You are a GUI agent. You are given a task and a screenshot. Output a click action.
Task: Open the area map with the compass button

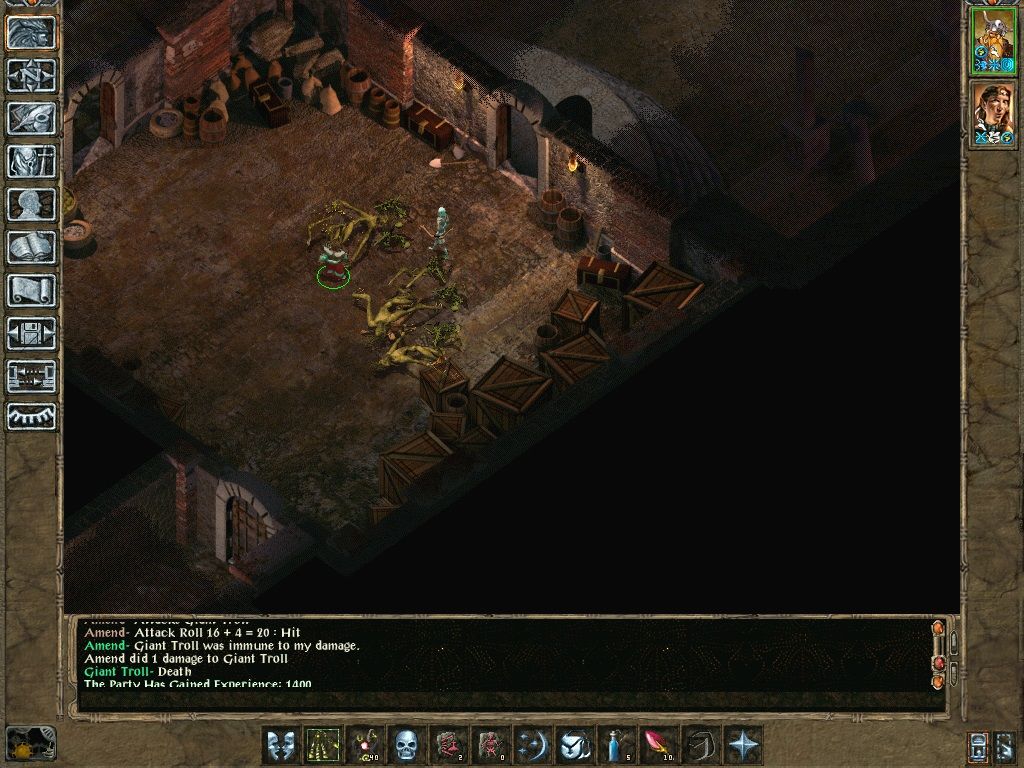point(32,76)
